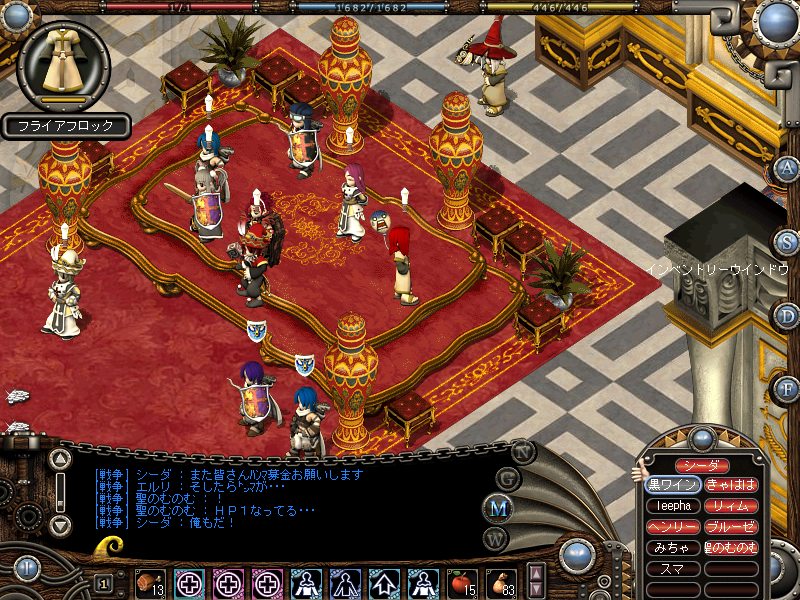Use the meat item in hotbar
The height and width of the screenshot is (600, 800).
click(150, 582)
